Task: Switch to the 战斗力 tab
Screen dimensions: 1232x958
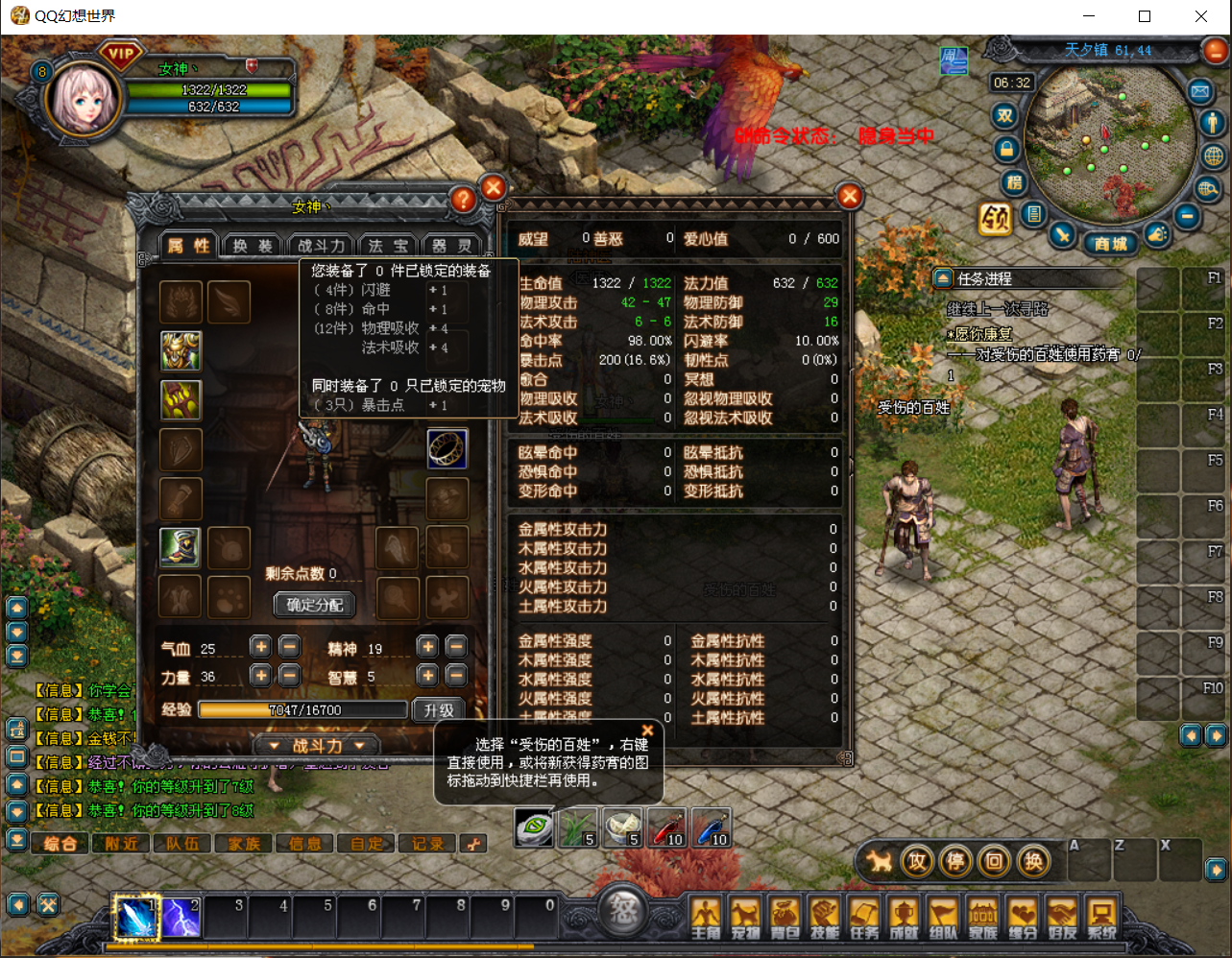Action: 321,246
